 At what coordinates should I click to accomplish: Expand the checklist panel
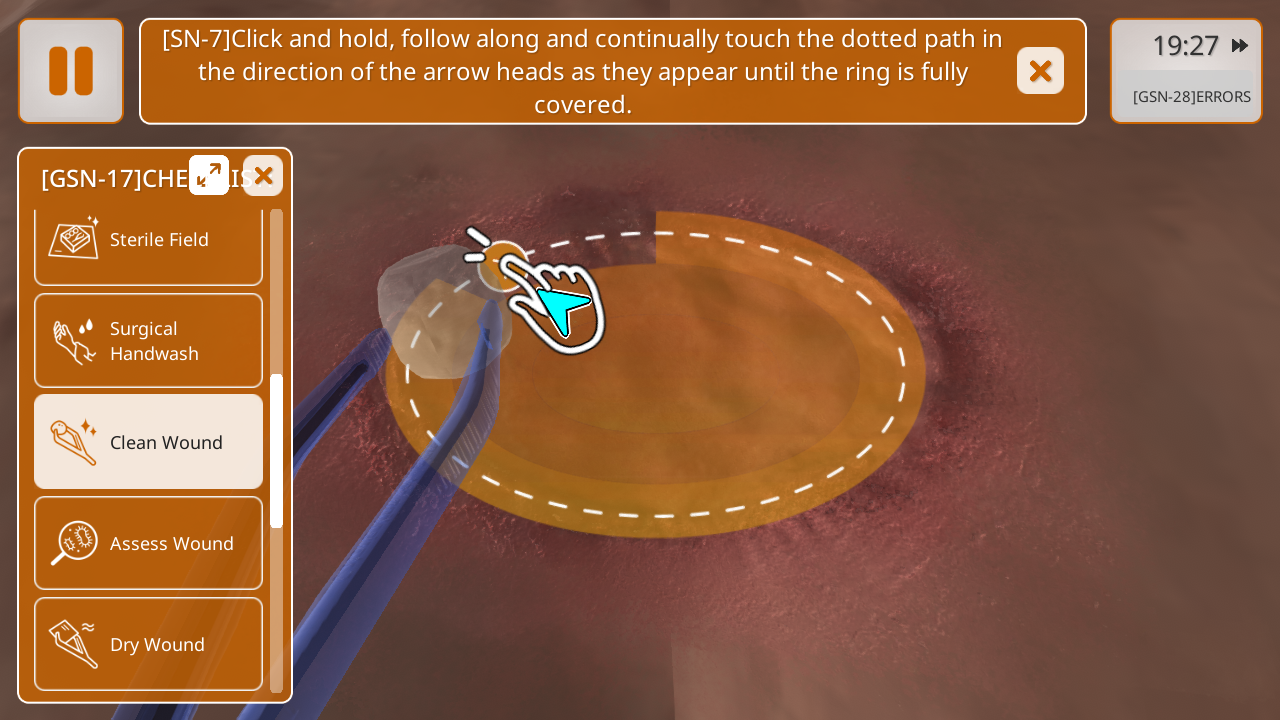(x=209, y=175)
